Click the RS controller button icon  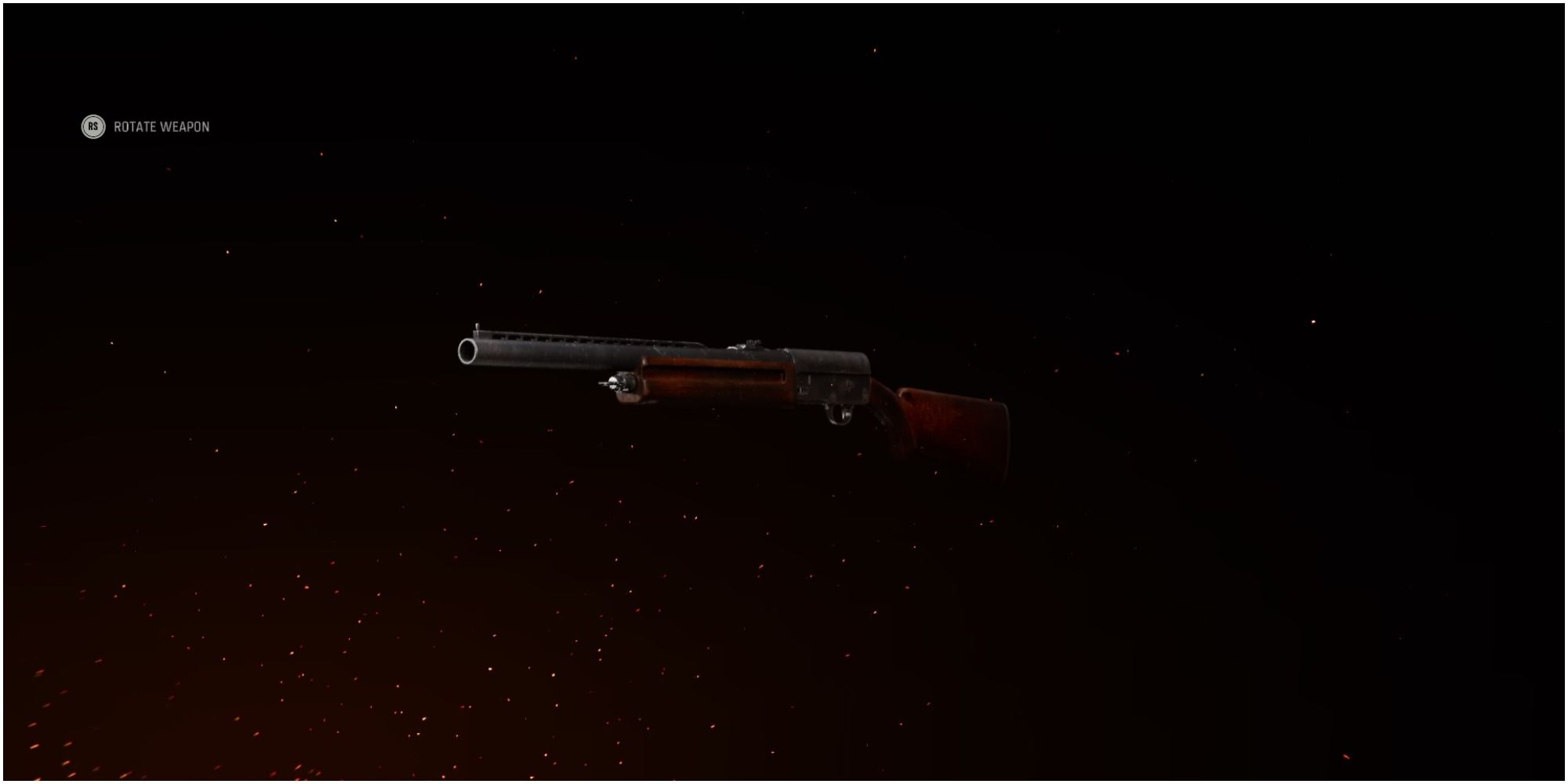[94, 126]
